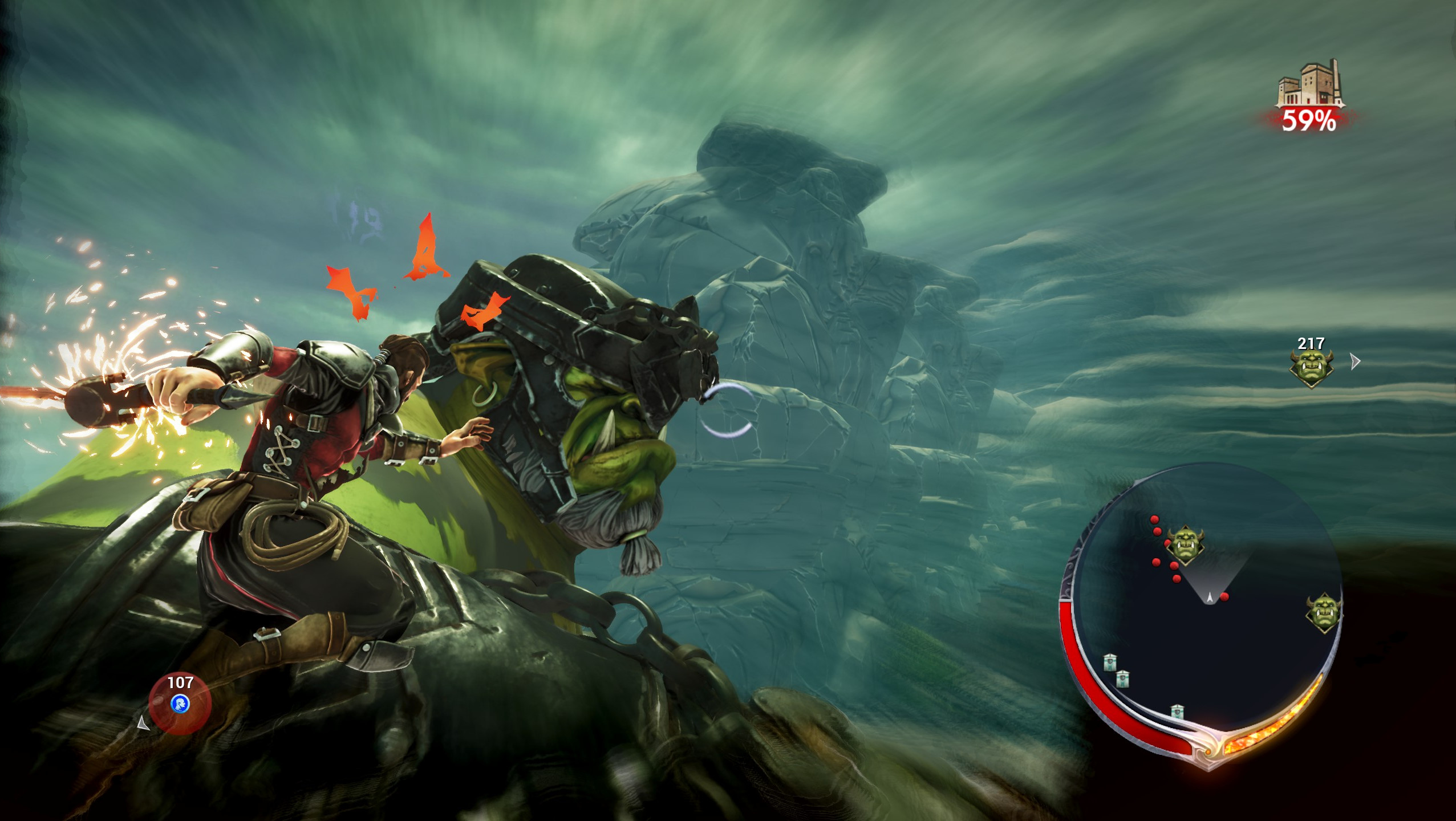Screen dimensions: 1456x821
Task: Select the orc head marker on the minimap rim
Action: [x=1323, y=613]
